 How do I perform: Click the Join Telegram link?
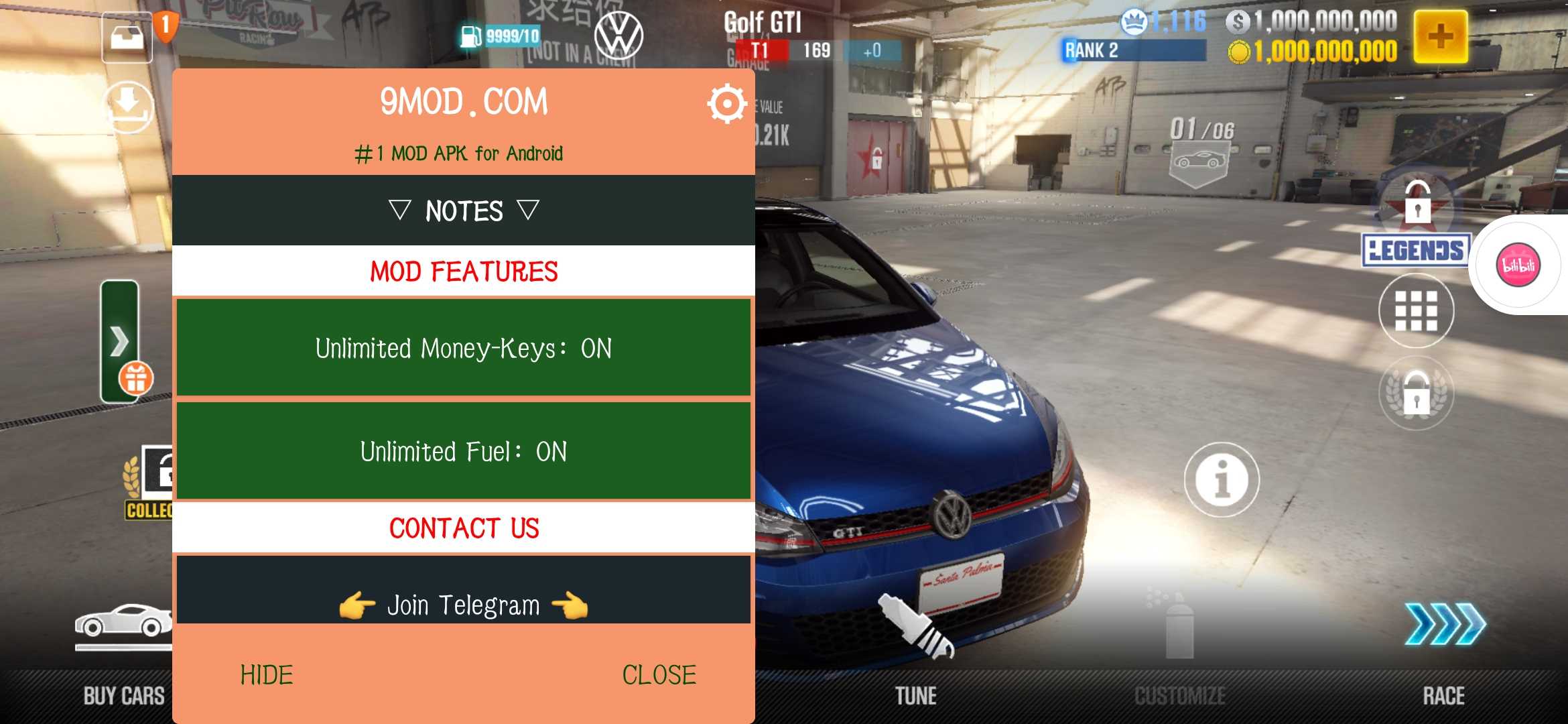tap(463, 605)
